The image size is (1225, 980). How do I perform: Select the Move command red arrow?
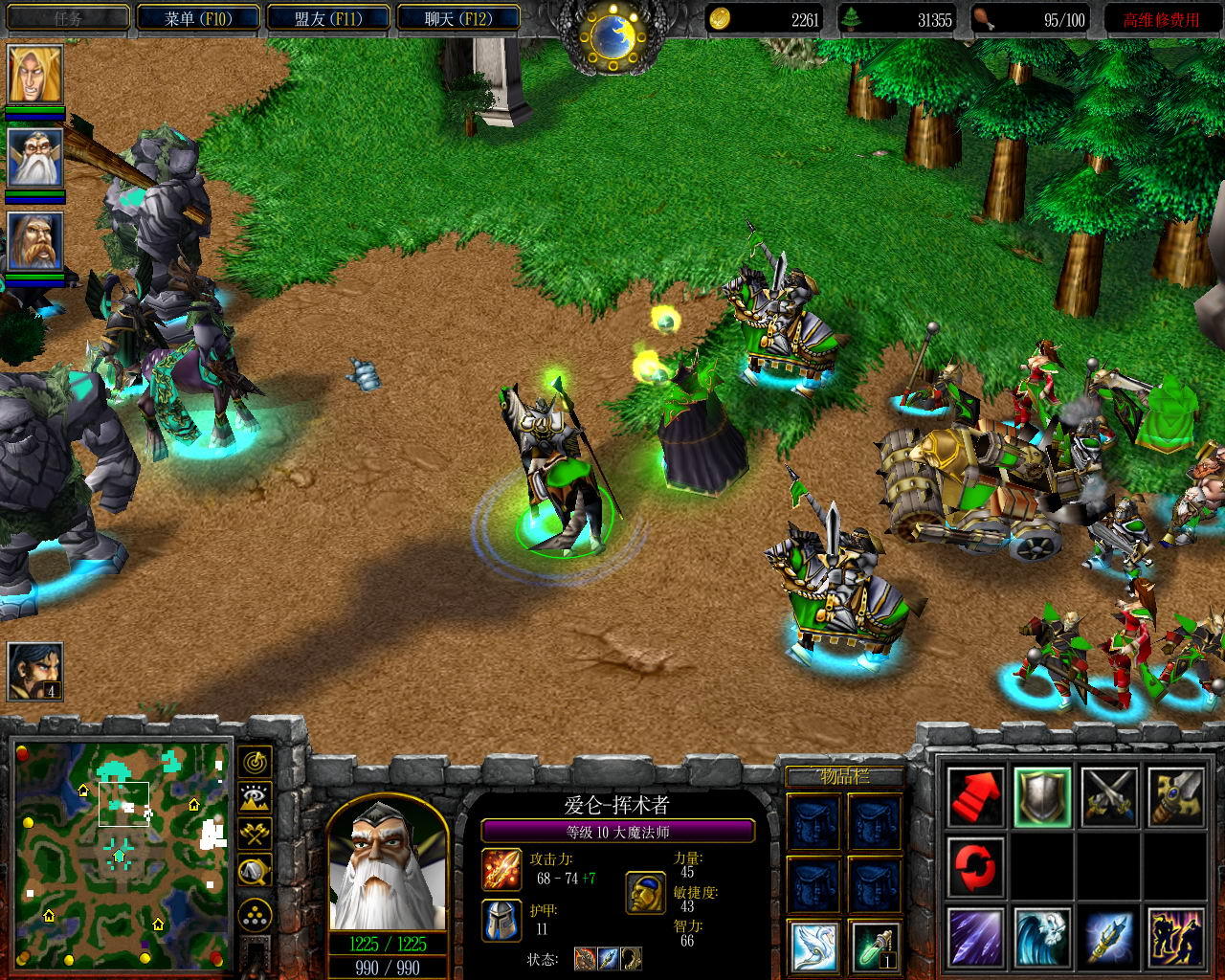point(976,796)
